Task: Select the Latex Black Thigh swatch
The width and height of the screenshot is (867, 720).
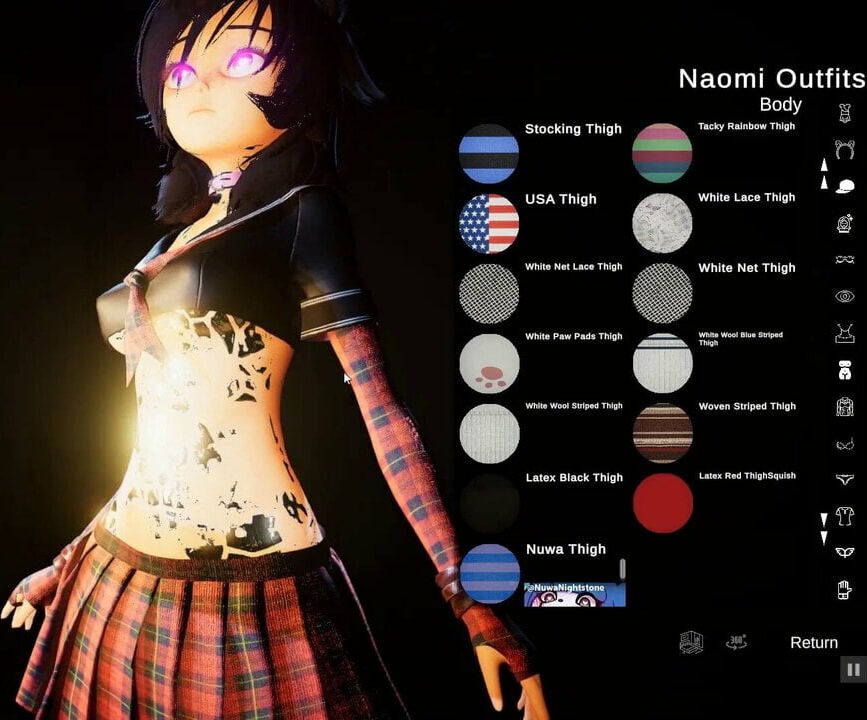Action: (x=489, y=503)
